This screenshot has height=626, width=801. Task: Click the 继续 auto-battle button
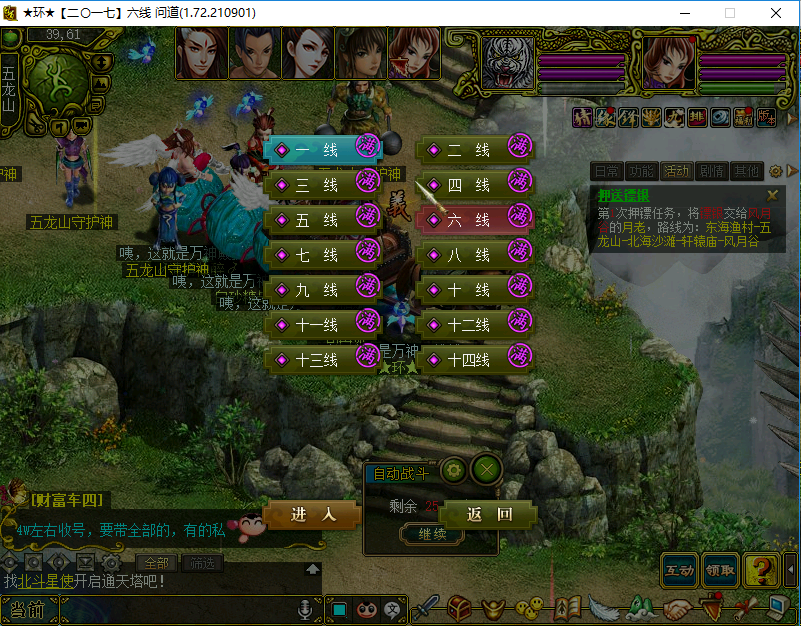431,534
